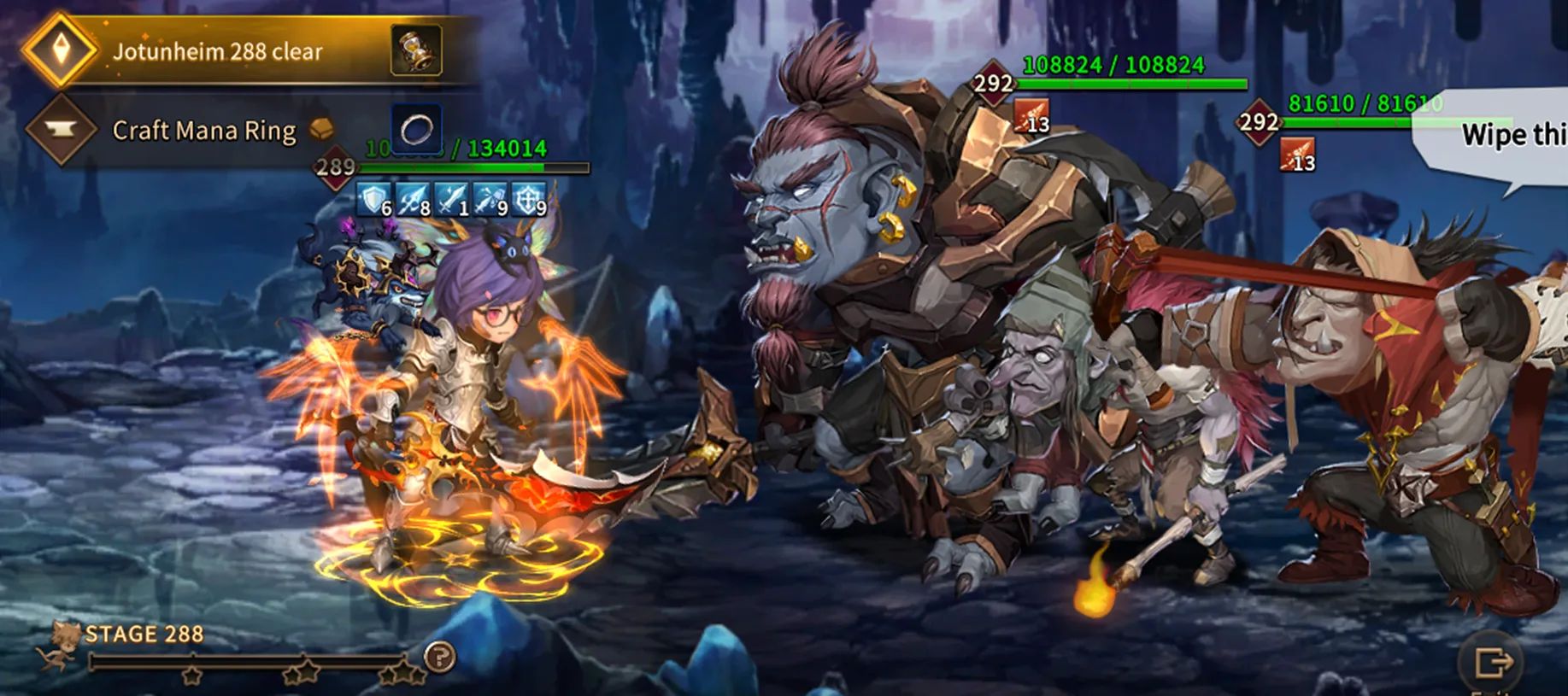
Task: Tap the hourglass reward icon
Action: tap(416, 50)
